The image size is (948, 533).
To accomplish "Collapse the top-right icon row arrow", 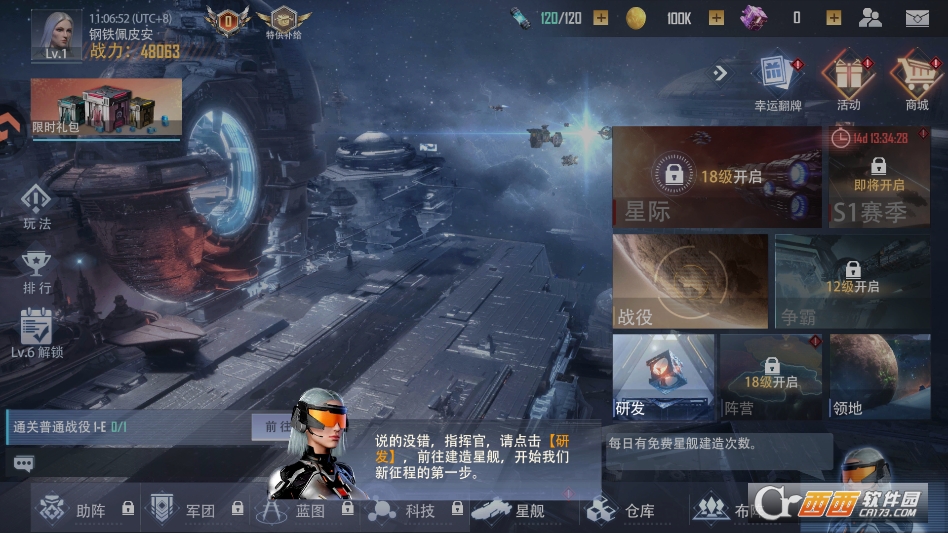I will pyautogui.click(x=719, y=72).
